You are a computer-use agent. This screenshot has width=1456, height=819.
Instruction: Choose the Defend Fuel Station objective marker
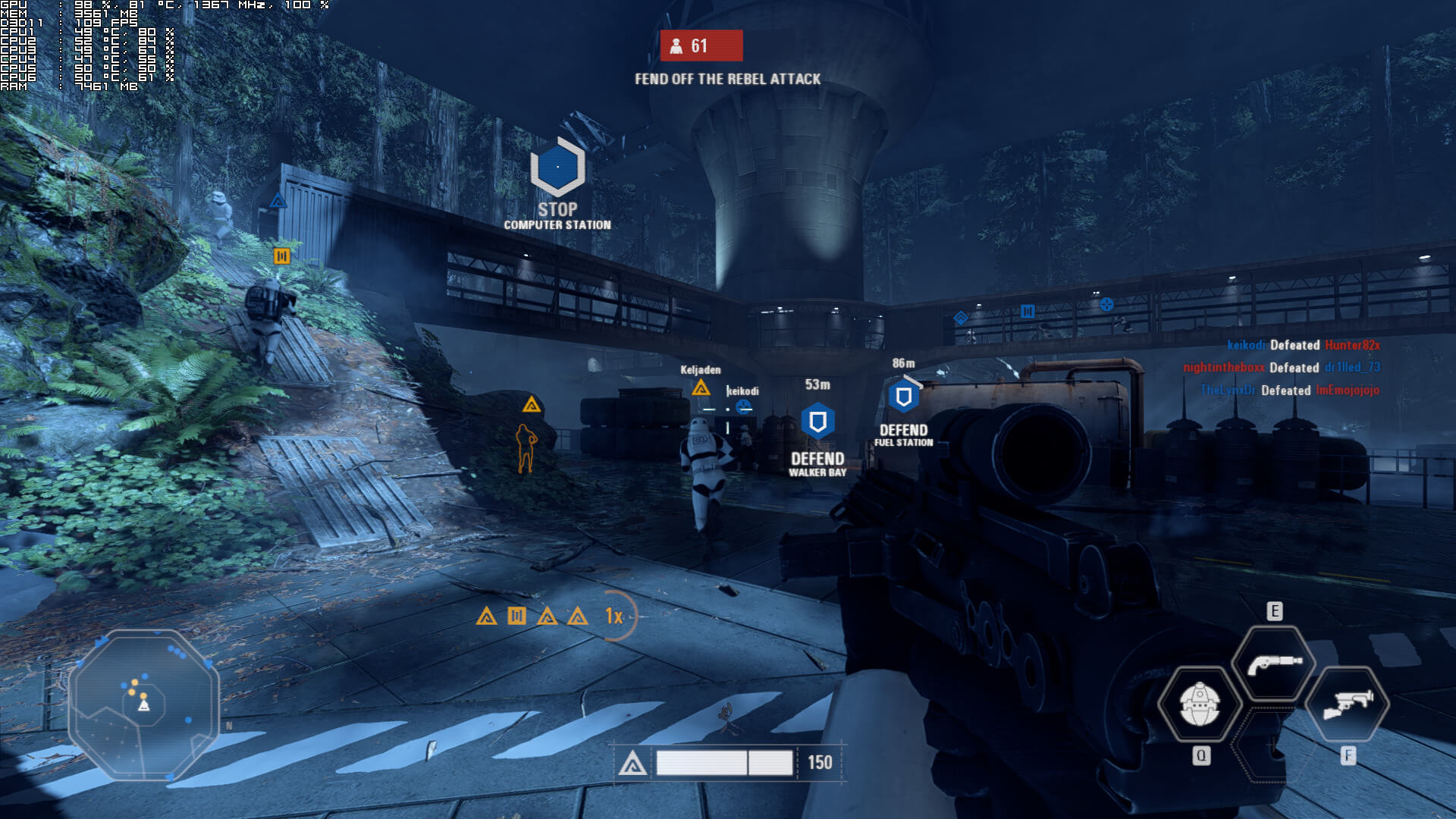click(903, 397)
